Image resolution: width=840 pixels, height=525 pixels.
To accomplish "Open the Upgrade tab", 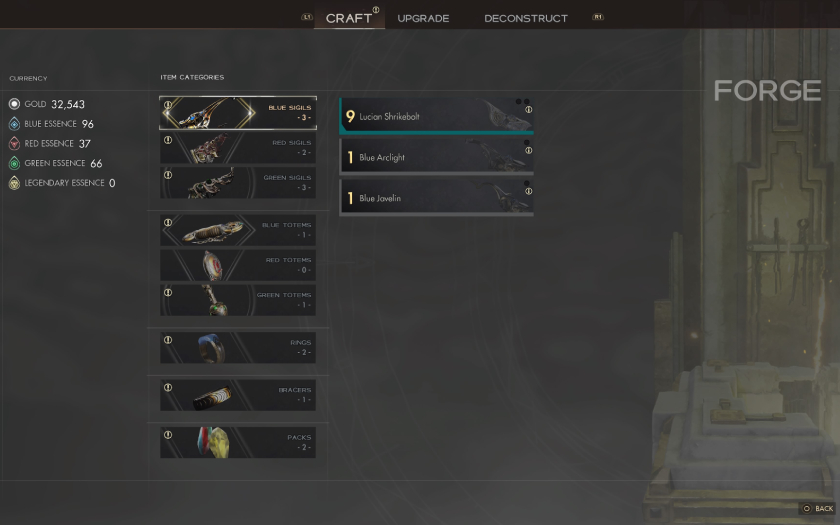I will (x=423, y=18).
